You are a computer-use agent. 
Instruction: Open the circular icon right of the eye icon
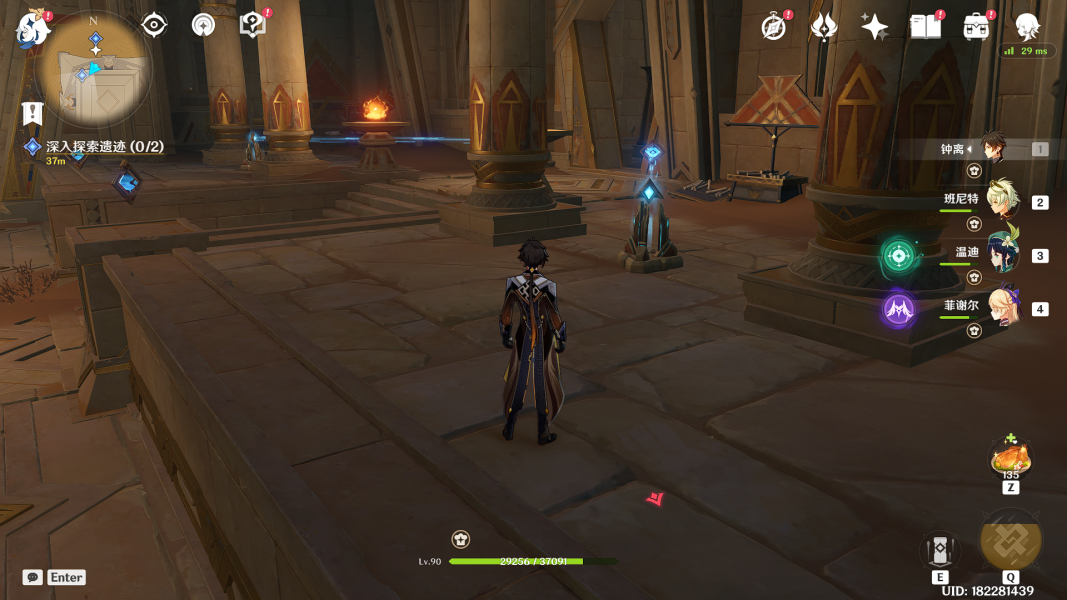[203, 25]
